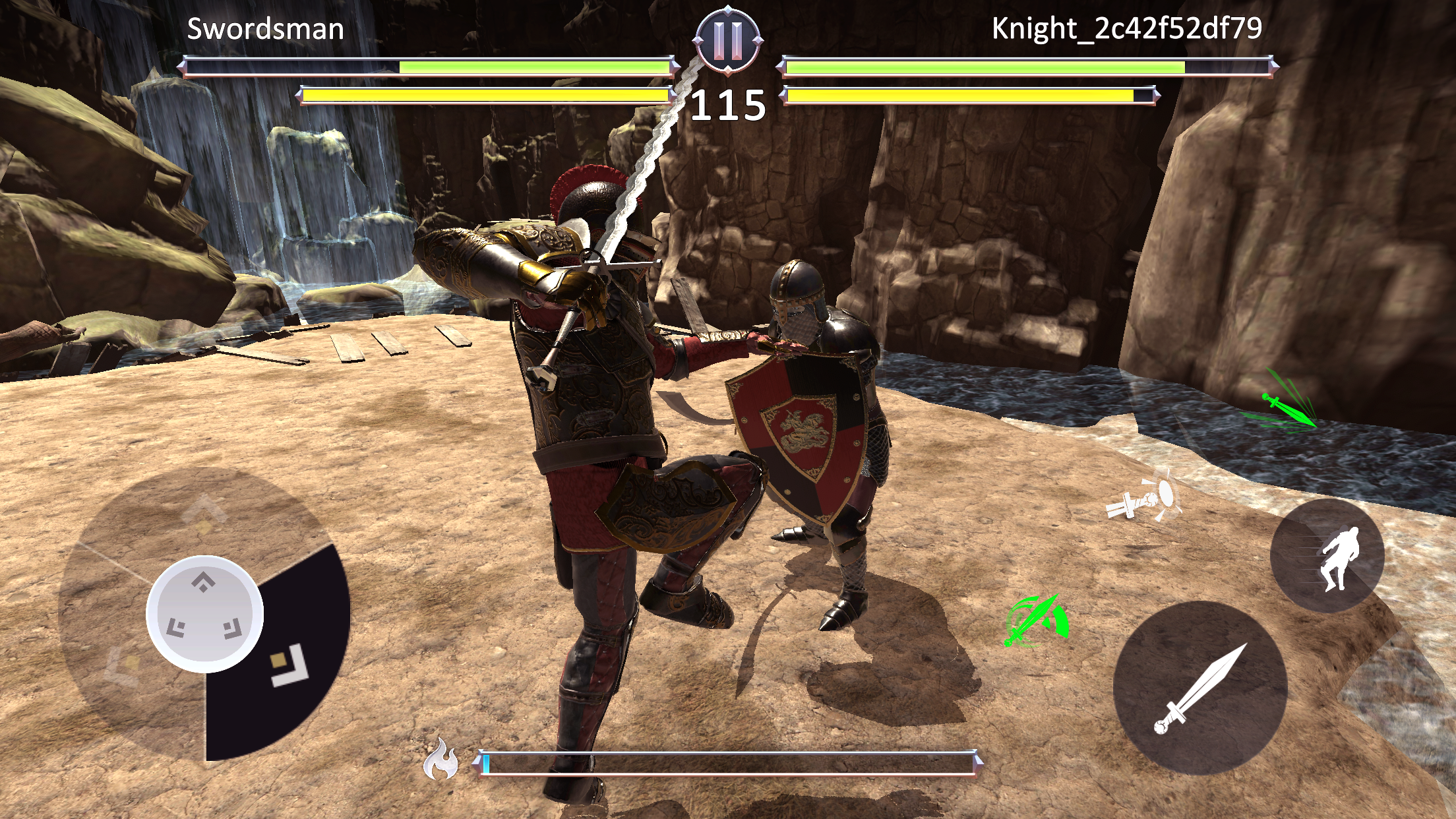Viewport: 1456px width, 819px height.
Task: Tap the pause icon at top center
Action: (727, 40)
